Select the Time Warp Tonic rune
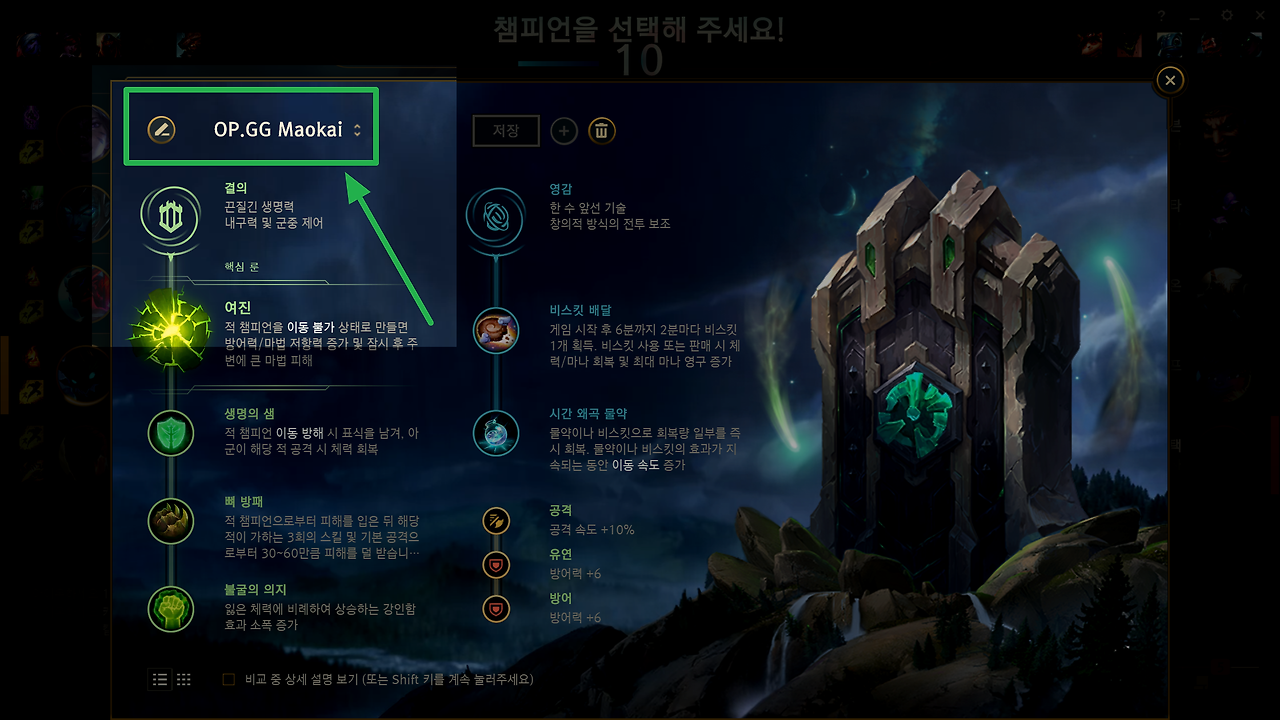 pos(496,433)
